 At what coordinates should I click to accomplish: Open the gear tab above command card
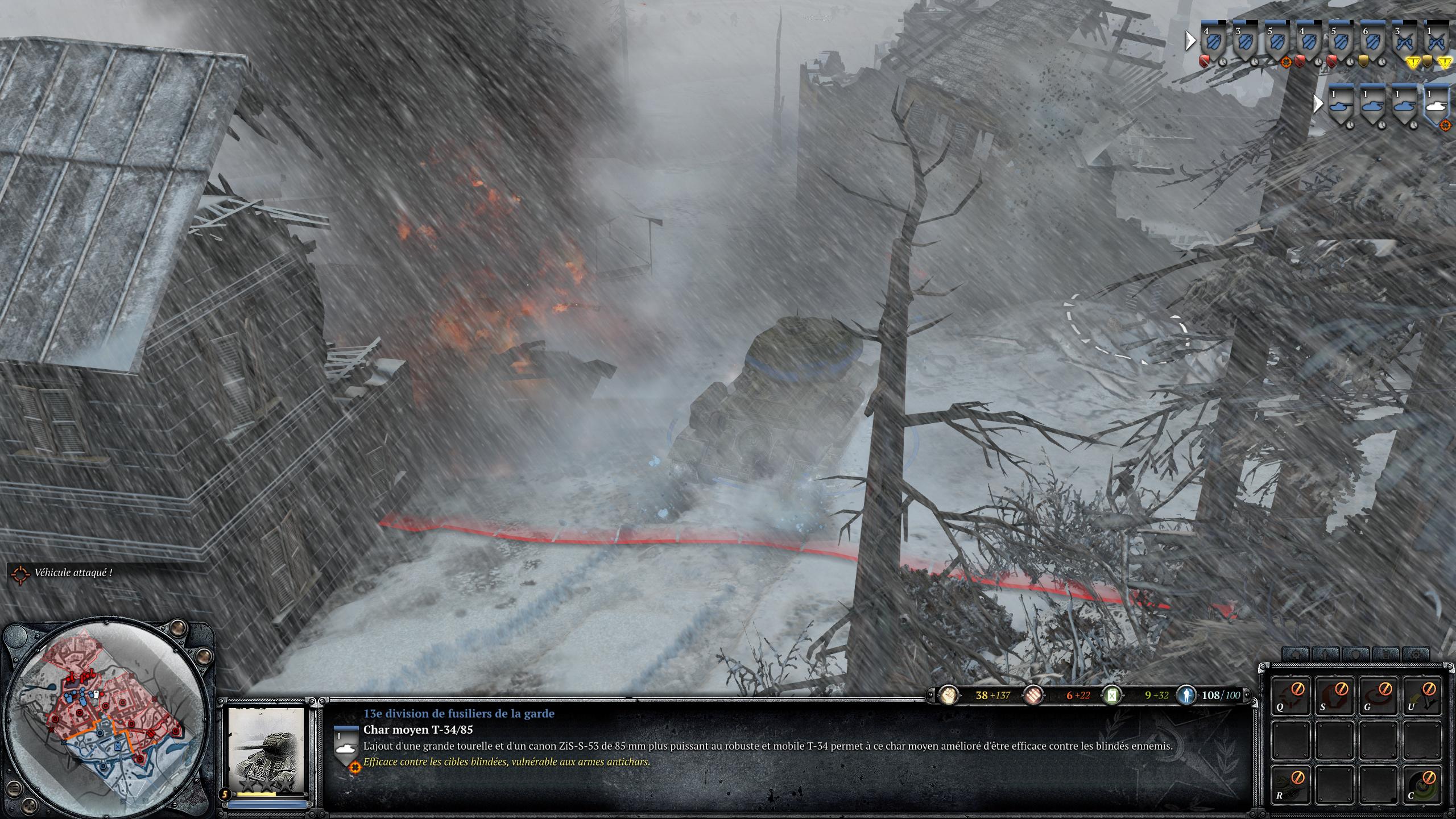point(1415,654)
